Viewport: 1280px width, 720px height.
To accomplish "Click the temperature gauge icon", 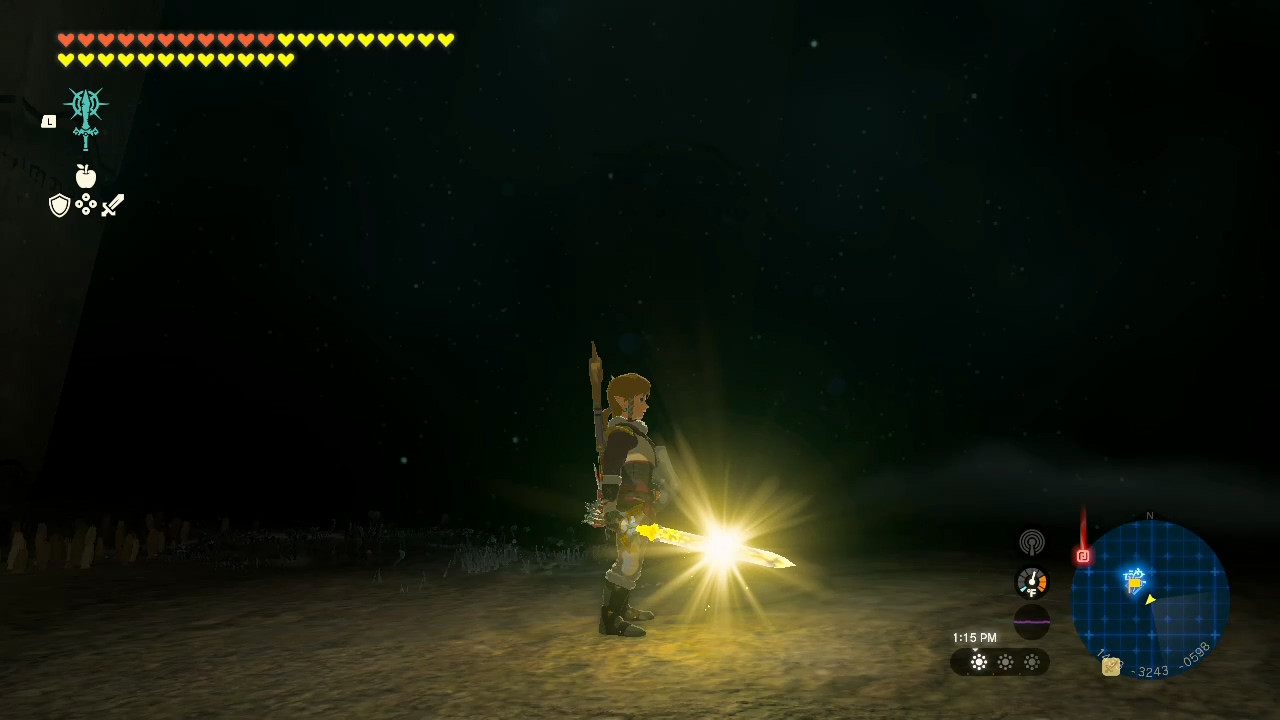I will [x=1032, y=581].
